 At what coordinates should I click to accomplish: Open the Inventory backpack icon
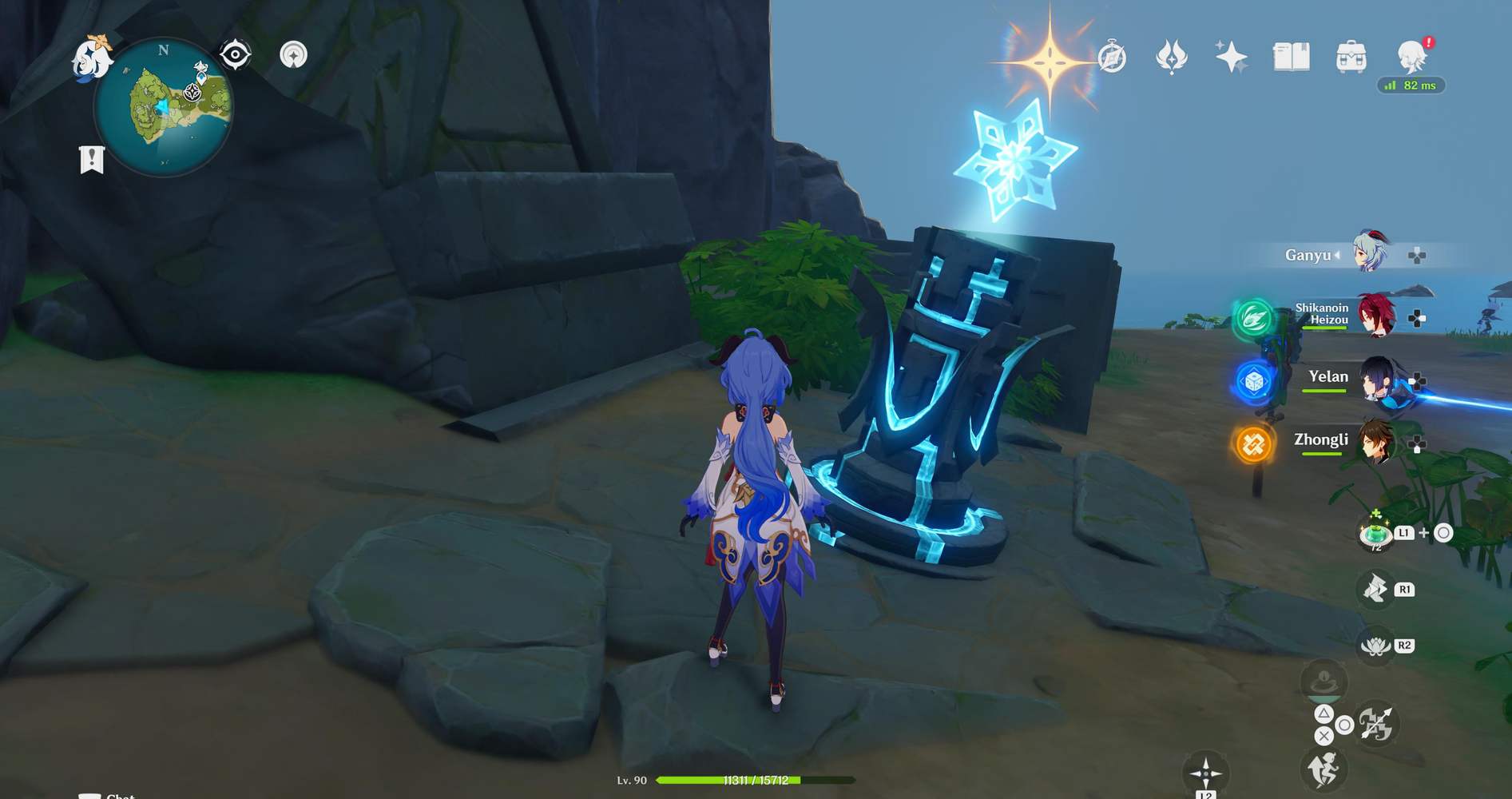pos(1349,56)
